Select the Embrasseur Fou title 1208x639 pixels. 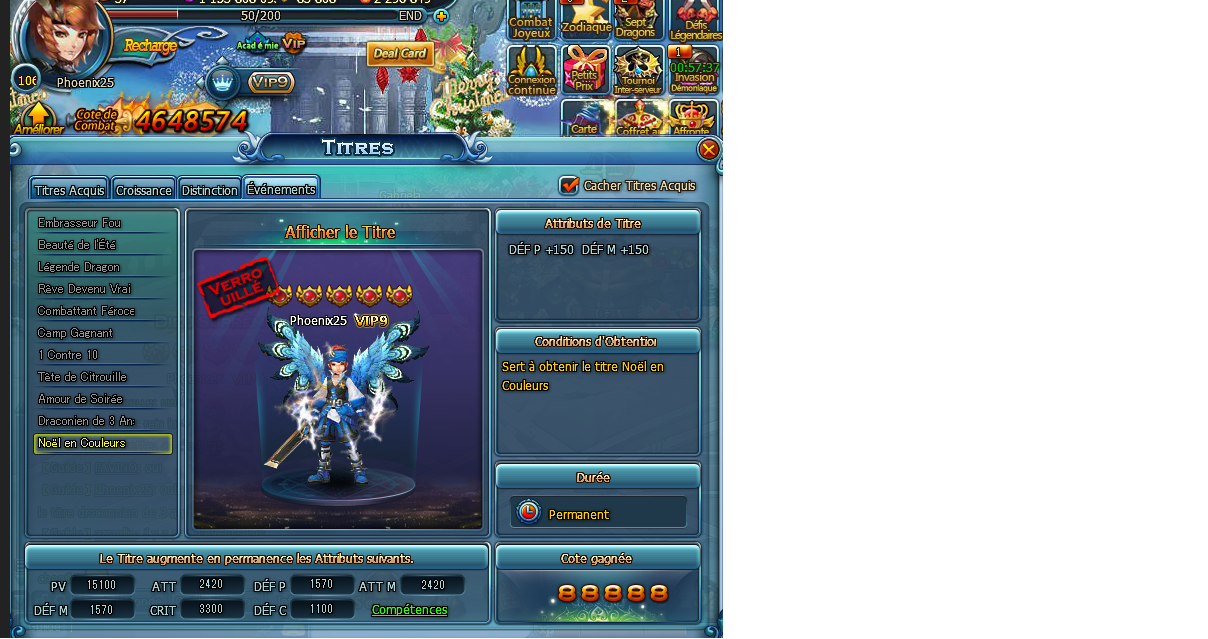pos(80,223)
